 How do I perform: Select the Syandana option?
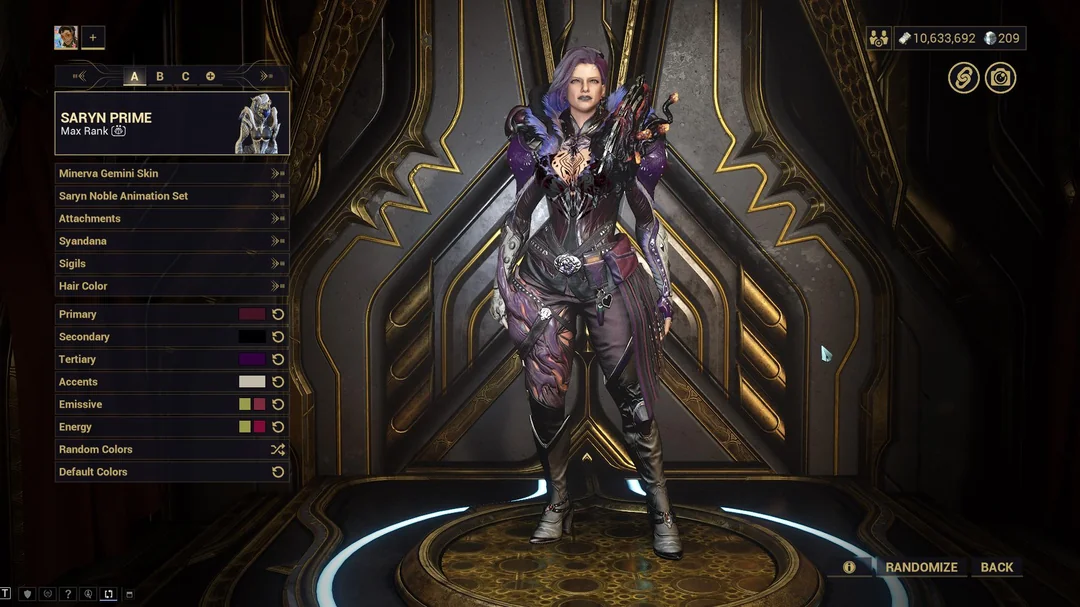point(170,241)
